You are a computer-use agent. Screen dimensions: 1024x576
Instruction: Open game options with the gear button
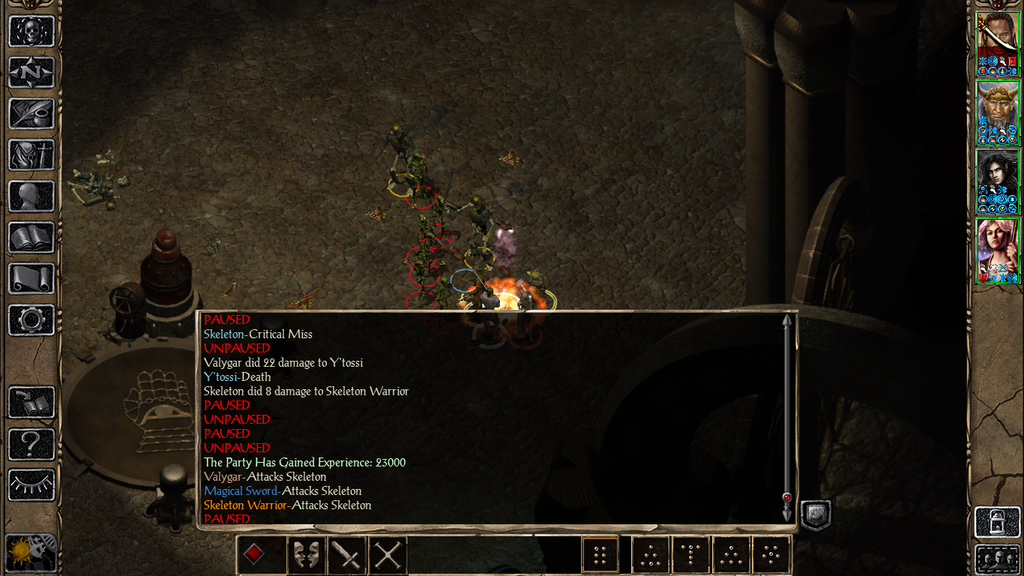31,320
